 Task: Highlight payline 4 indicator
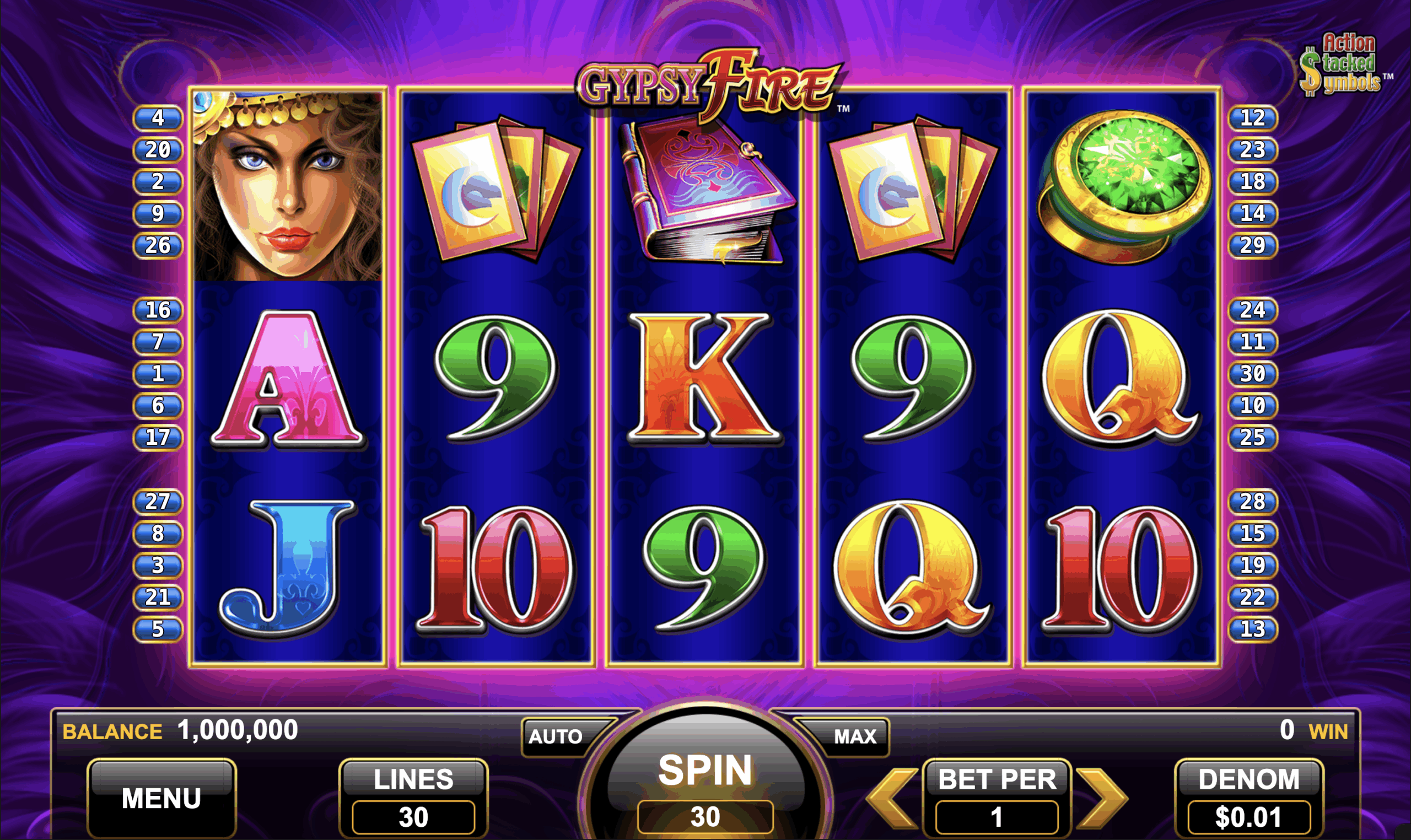[x=158, y=118]
